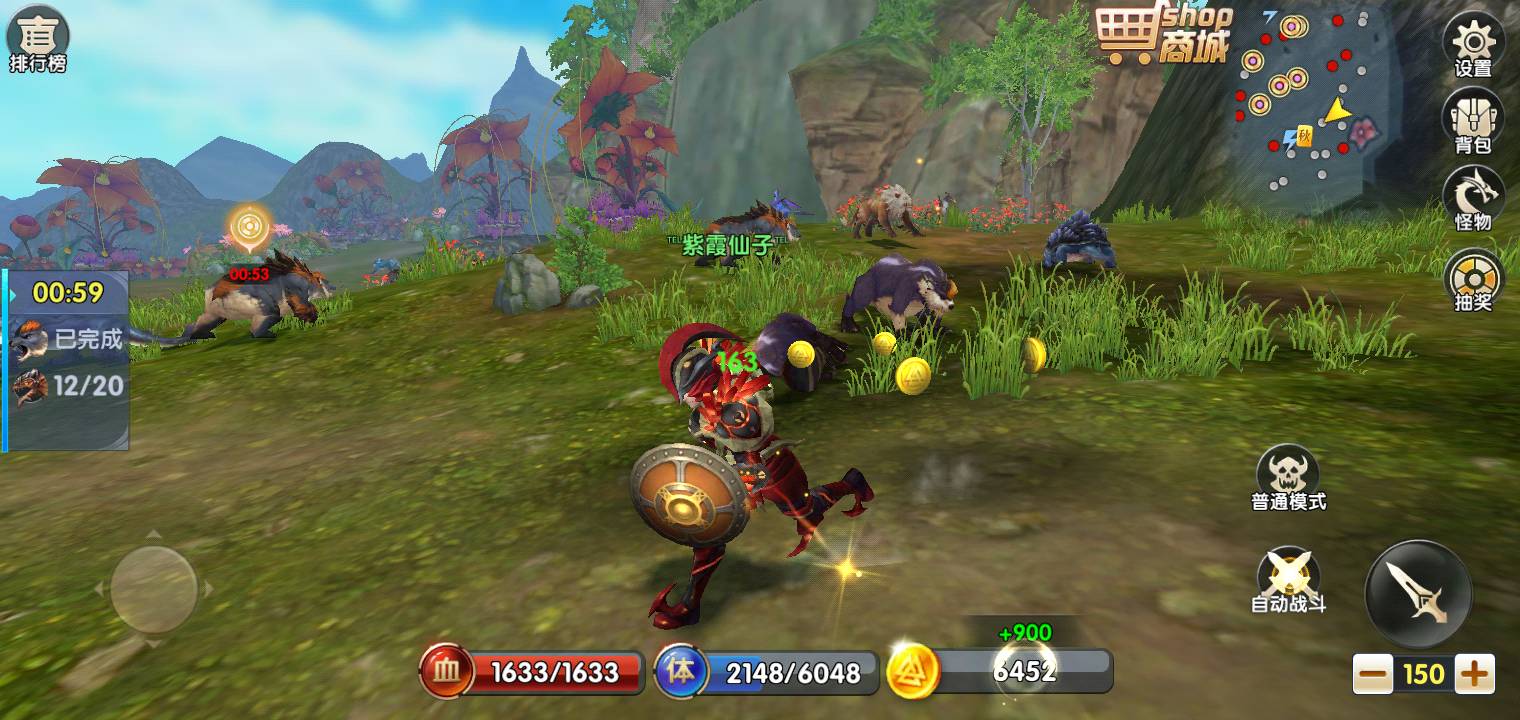Open the 背包 backpack

(x=1473, y=121)
